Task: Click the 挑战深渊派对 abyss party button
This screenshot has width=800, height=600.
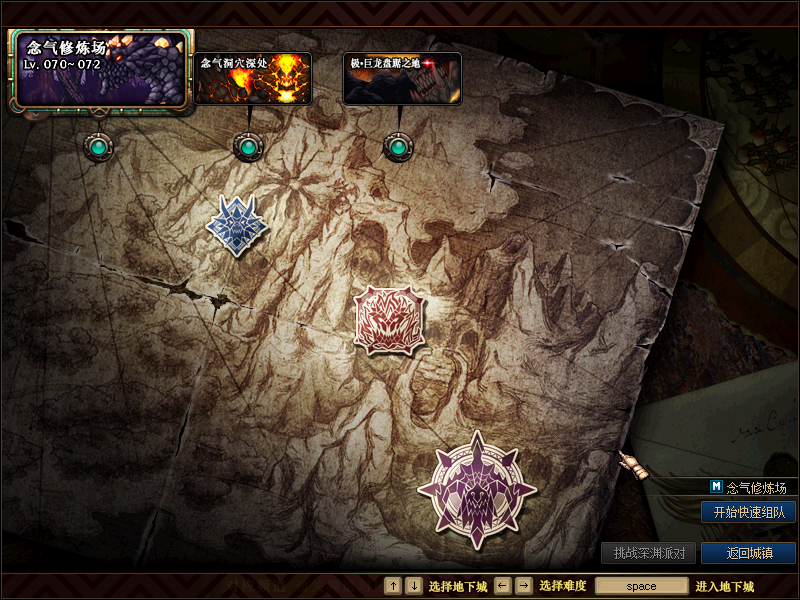Action: click(649, 553)
